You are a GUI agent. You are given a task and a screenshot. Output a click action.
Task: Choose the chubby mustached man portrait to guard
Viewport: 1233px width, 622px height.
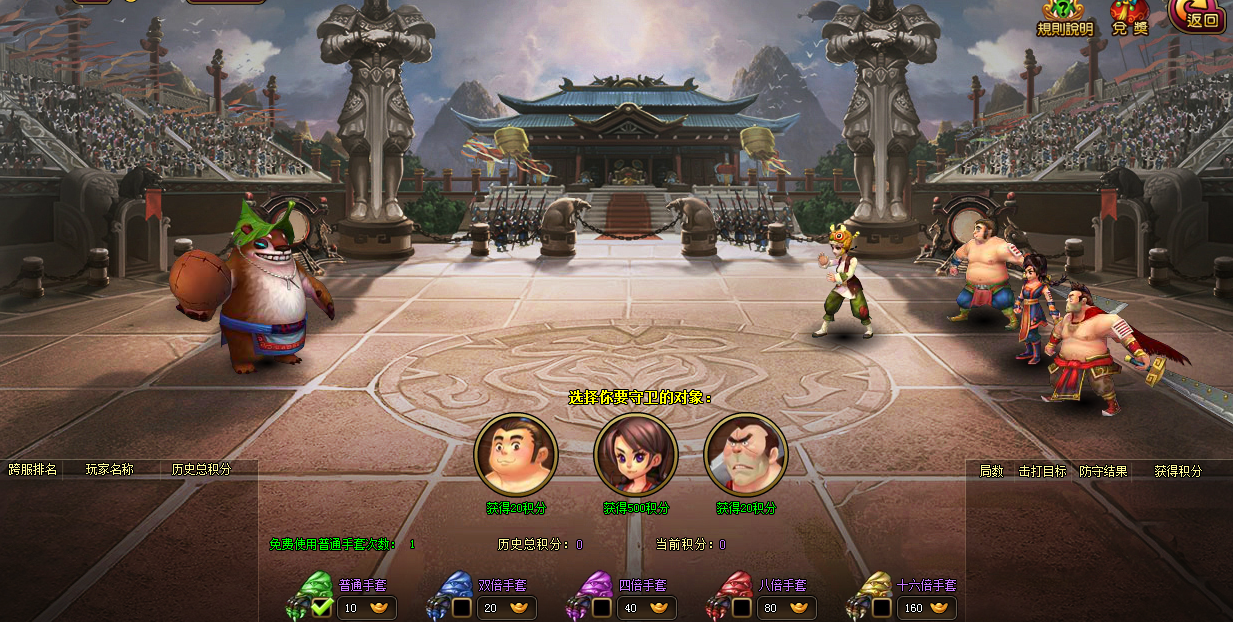516,454
